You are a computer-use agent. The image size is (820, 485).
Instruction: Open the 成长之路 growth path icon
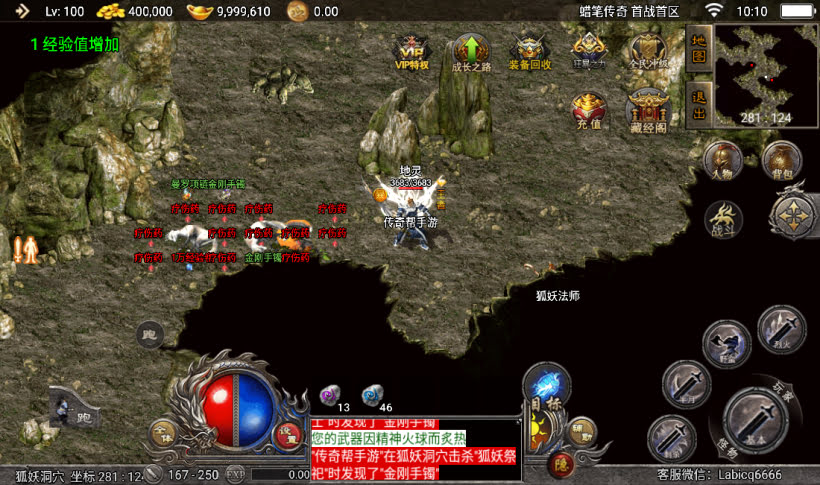[470, 52]
